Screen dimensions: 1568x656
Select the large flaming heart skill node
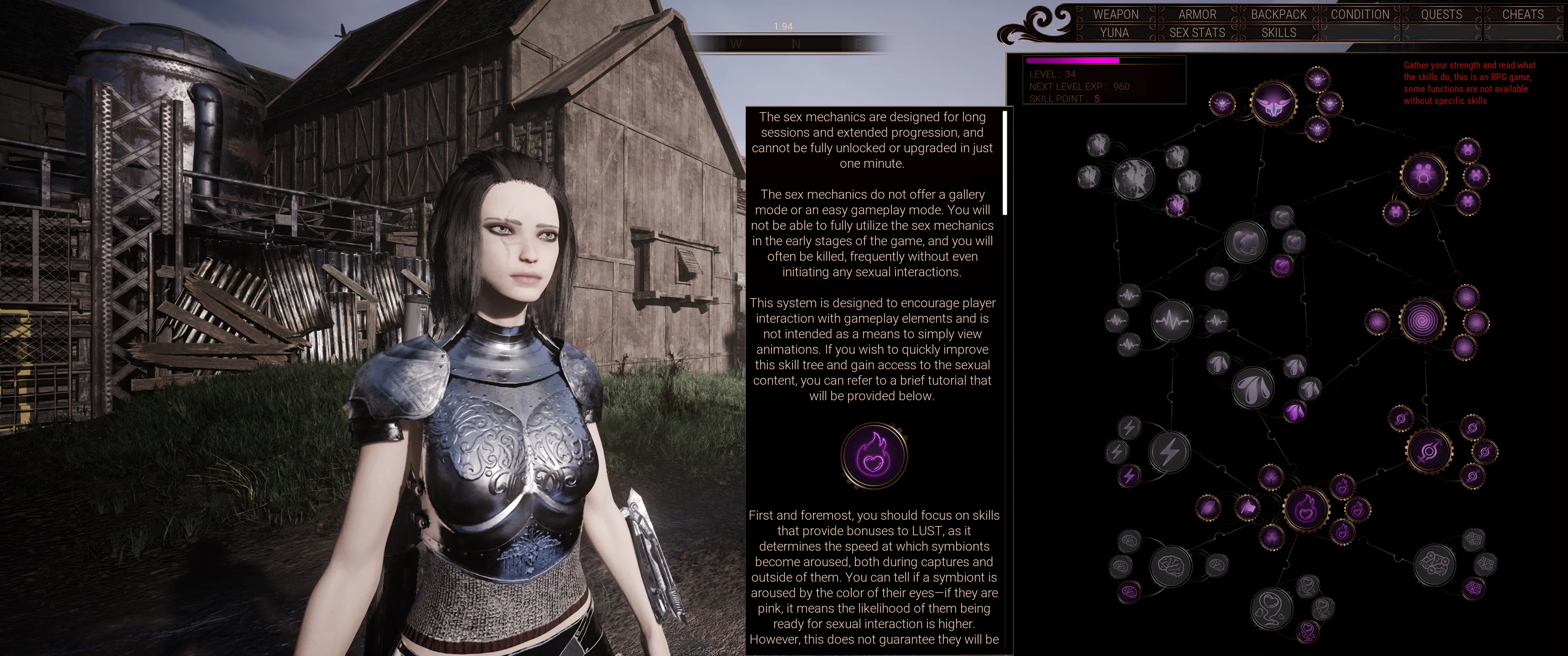[1306, 509]
